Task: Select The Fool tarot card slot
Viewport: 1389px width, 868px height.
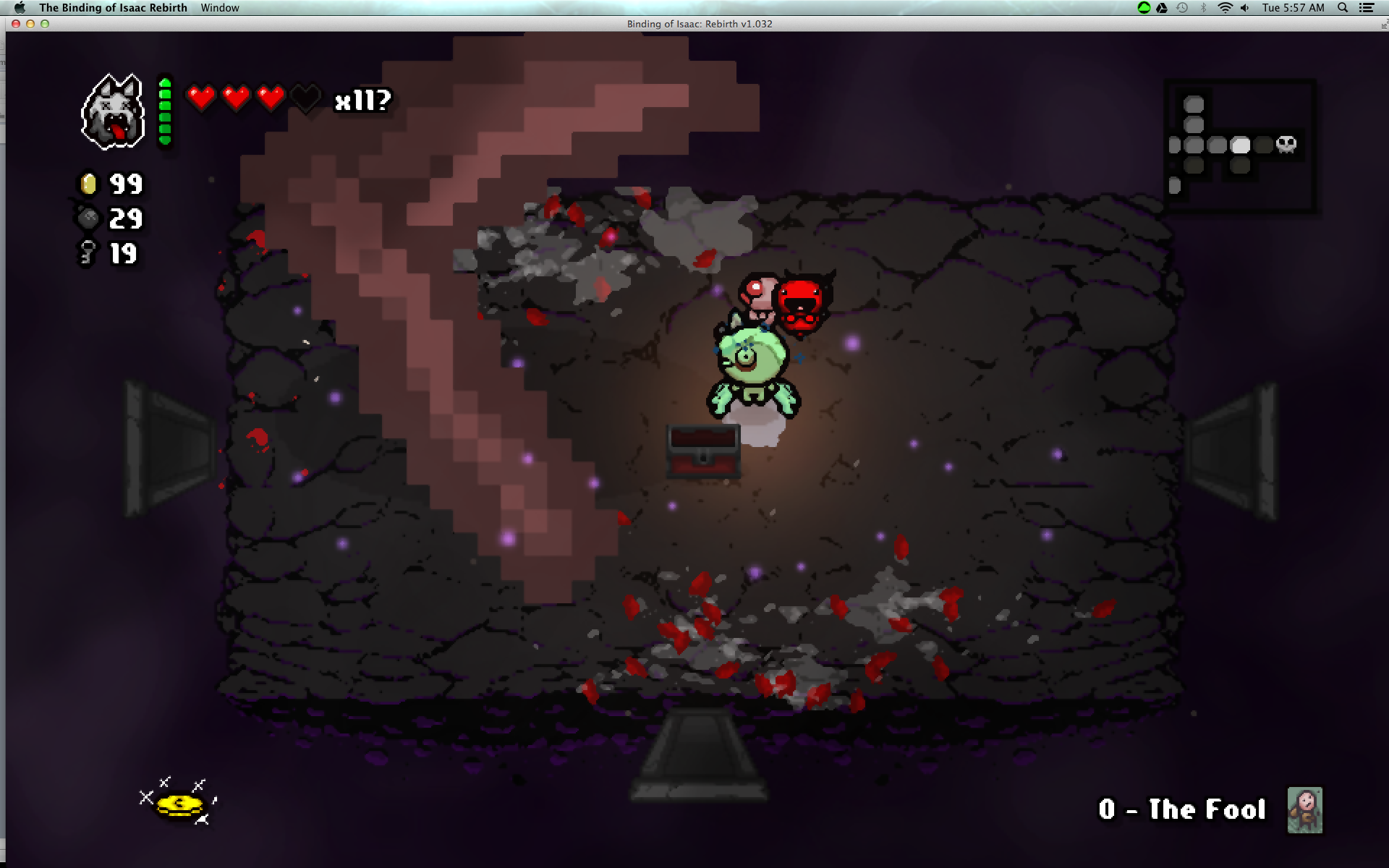Action: pos(1304,810)
